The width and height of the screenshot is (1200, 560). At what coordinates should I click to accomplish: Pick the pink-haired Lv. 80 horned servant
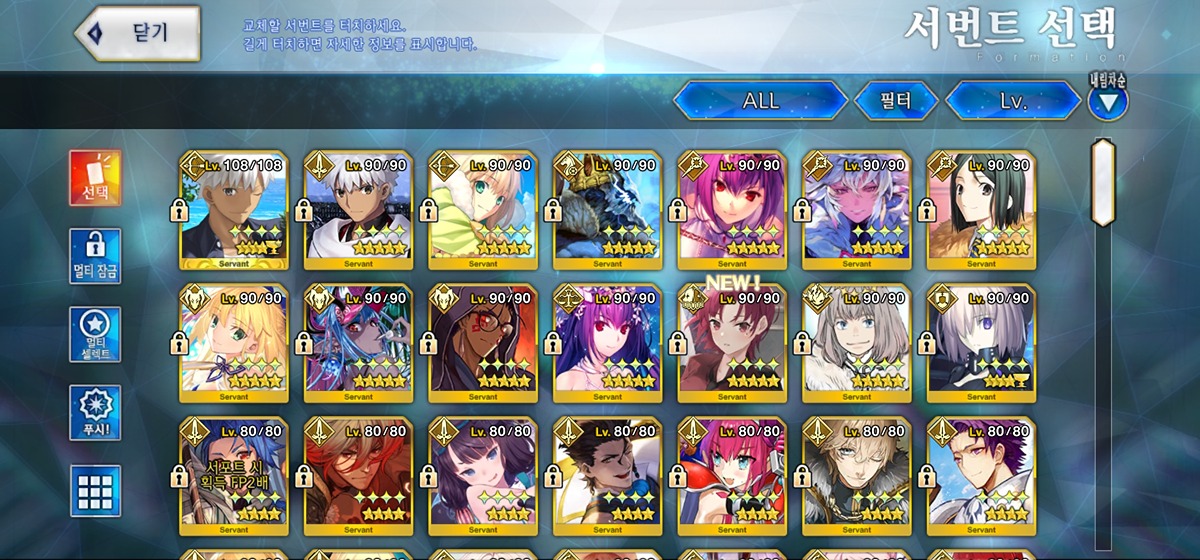click(x=731, y=474)
